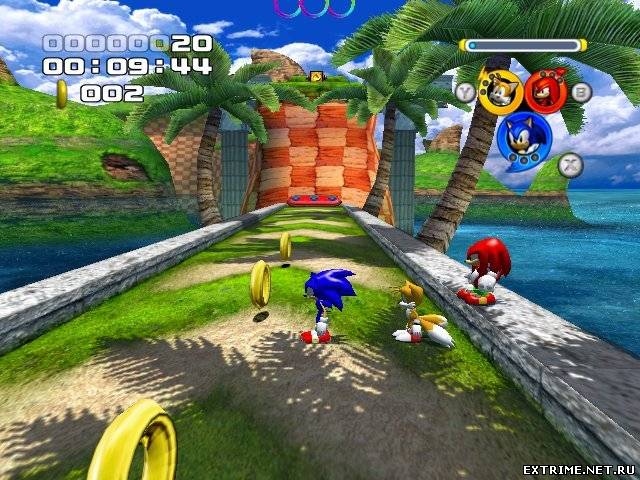Screen dimensions: 640x480
Task: Select the Tails character icon
Action: (498, 90)
